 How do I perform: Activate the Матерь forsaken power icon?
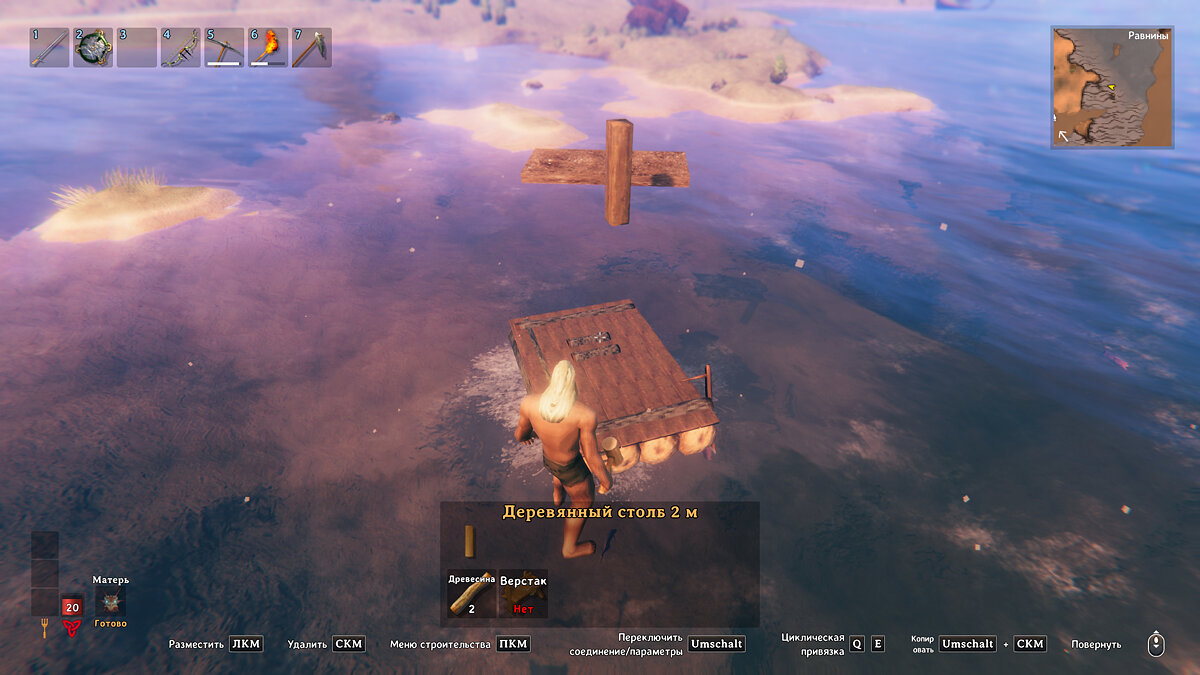pyautogui.click(x=110, y=603)
